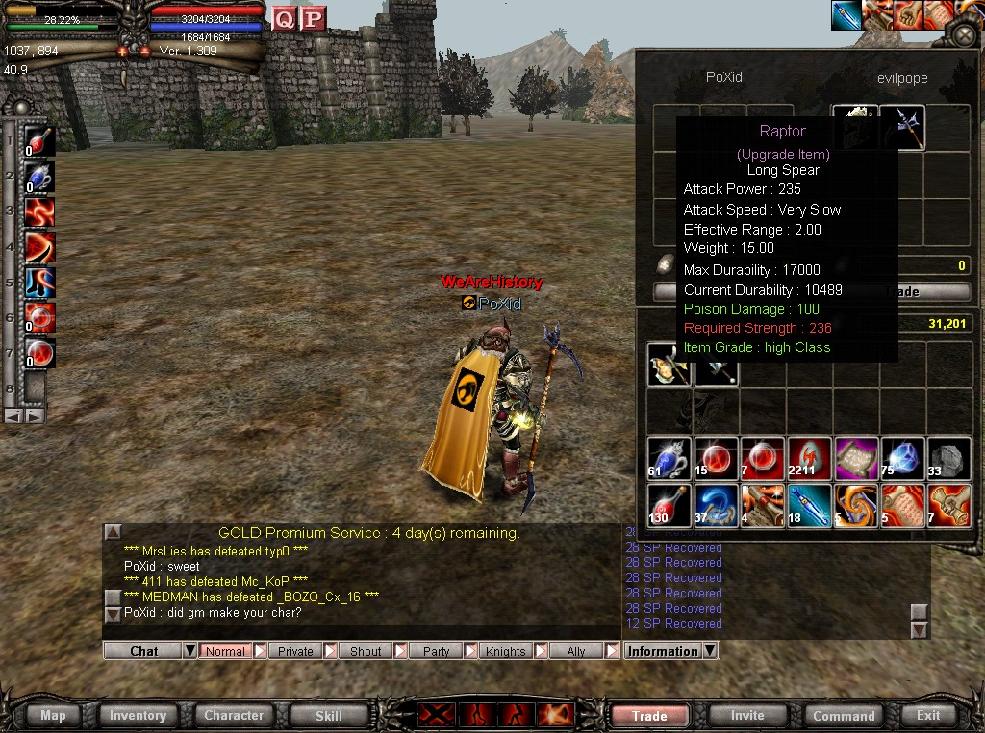Click the red P button
The height and width of the screenshot is (733, 985).
coord(313,18)
